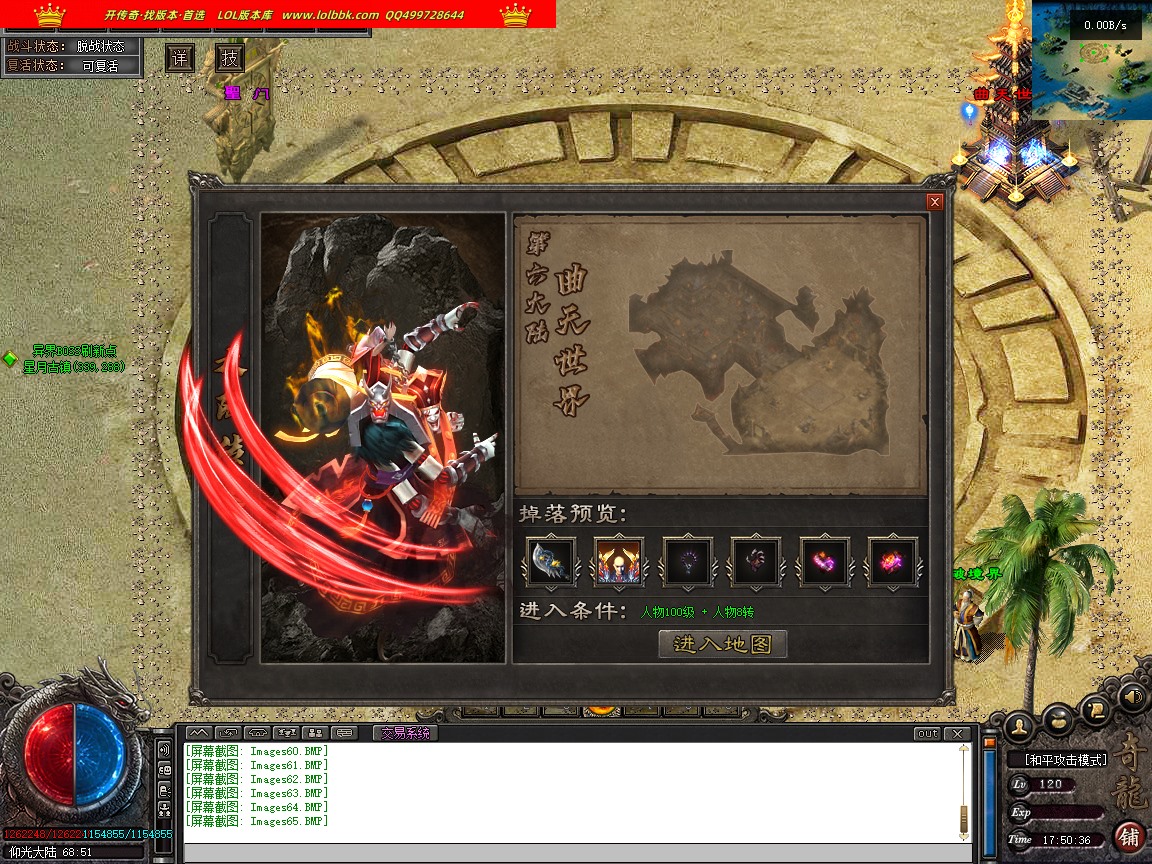Open the minimap
The width and height of the screenshot is (1152, 864).
click(x=1090, y=62)
